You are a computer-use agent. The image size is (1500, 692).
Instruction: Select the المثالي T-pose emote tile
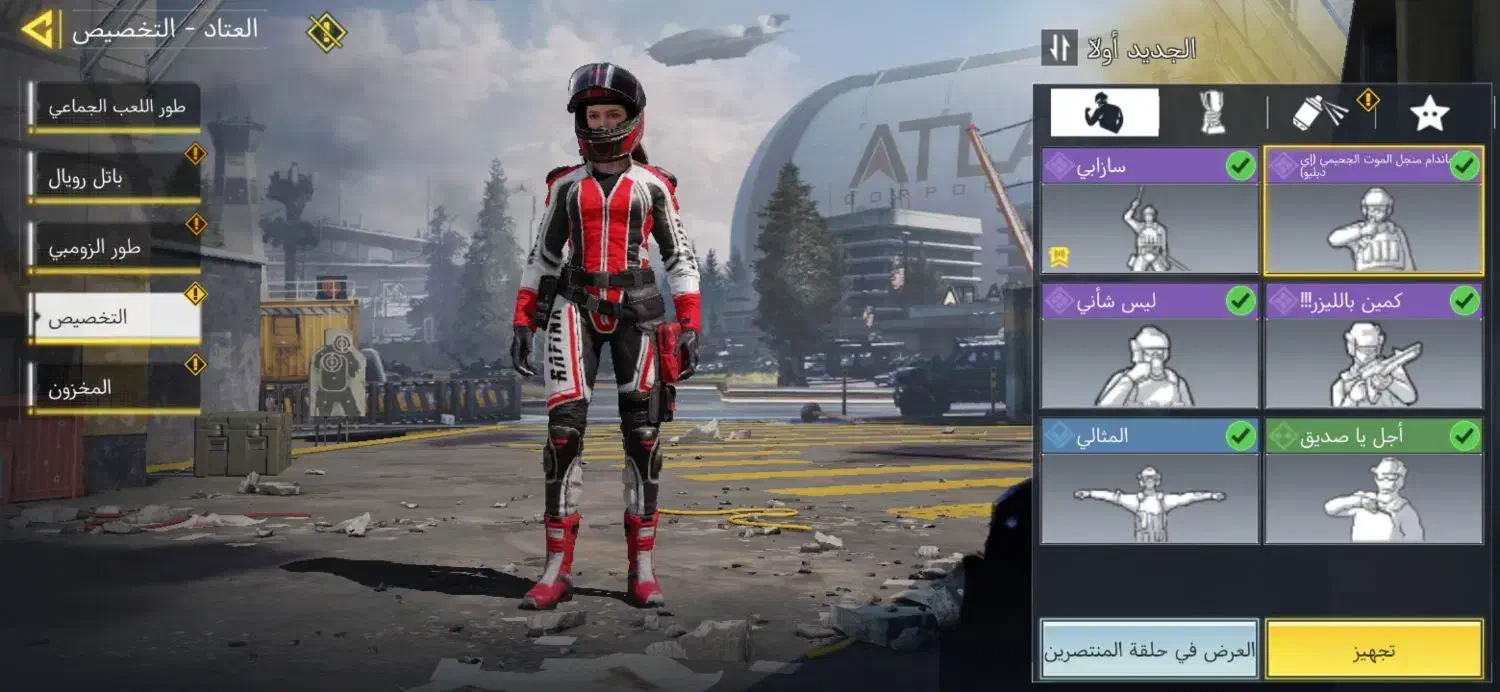1149,481
